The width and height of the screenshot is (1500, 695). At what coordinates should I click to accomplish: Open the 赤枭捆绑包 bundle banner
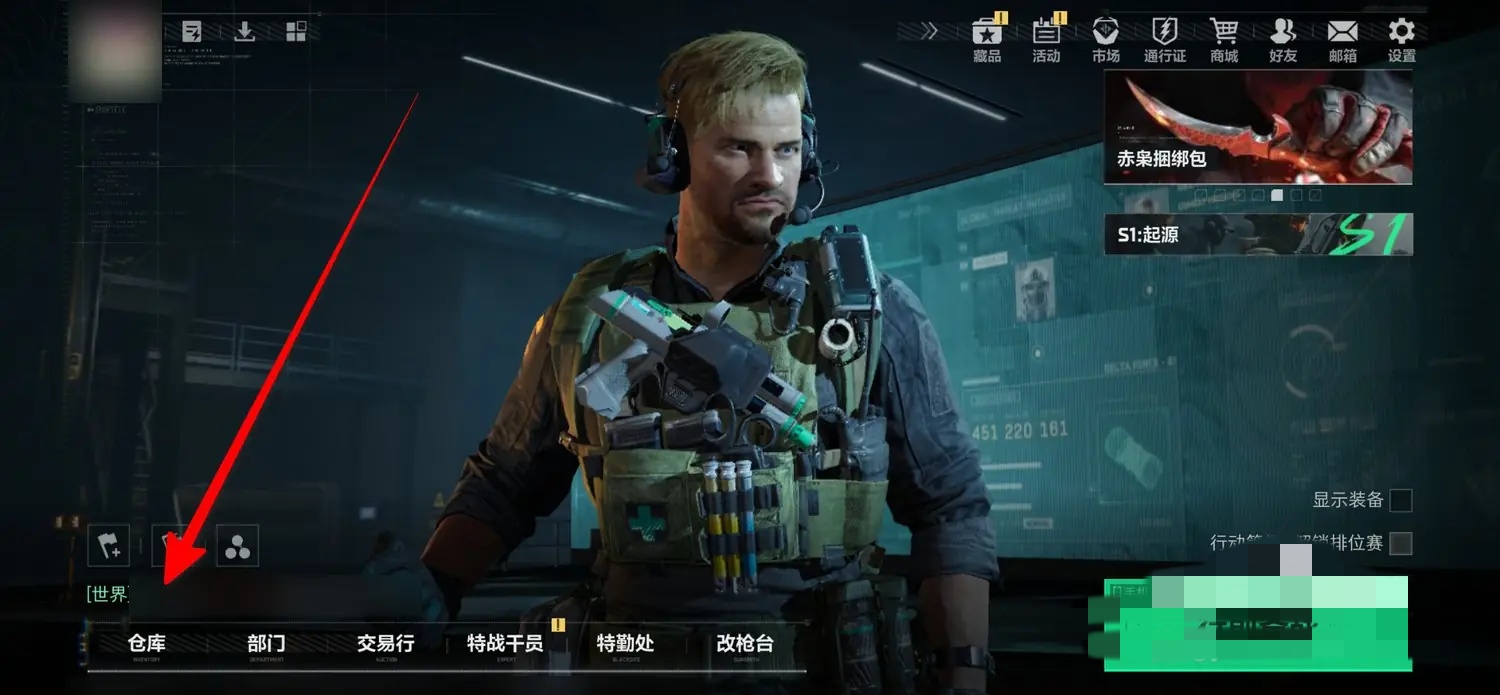pyautogui.click(x=1258, y=127)
